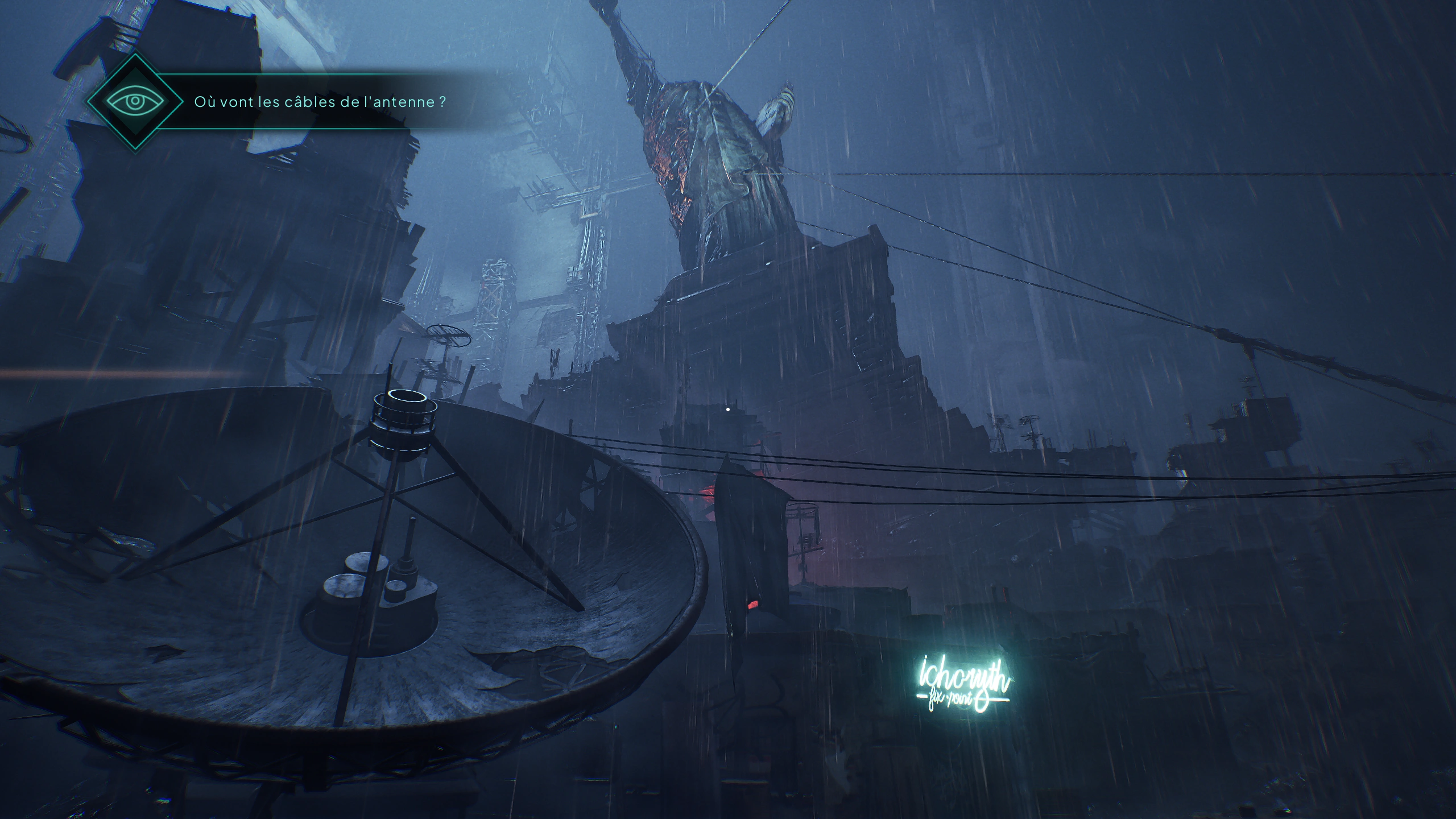Image resolution: width=1456 pixels, height=819 pixels.
Task: Click the eye objective icon
Action: 135,102
